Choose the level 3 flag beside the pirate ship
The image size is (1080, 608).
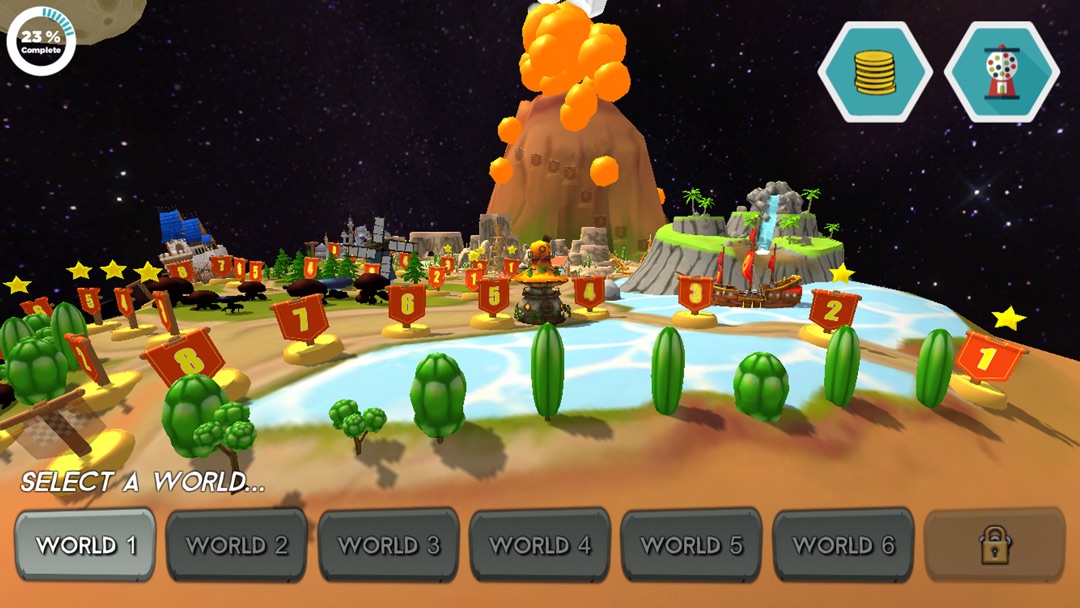tap(695, 294)
